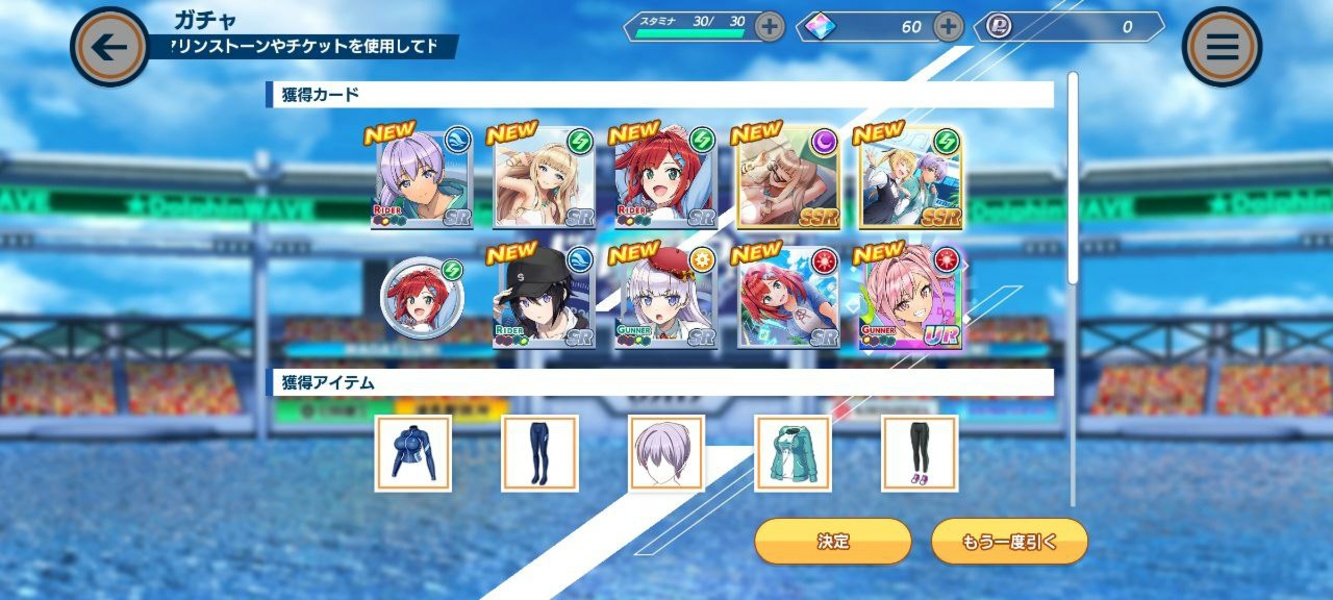Choose the navy wetsuit top item
The image size is (1333, 600).
413,454
